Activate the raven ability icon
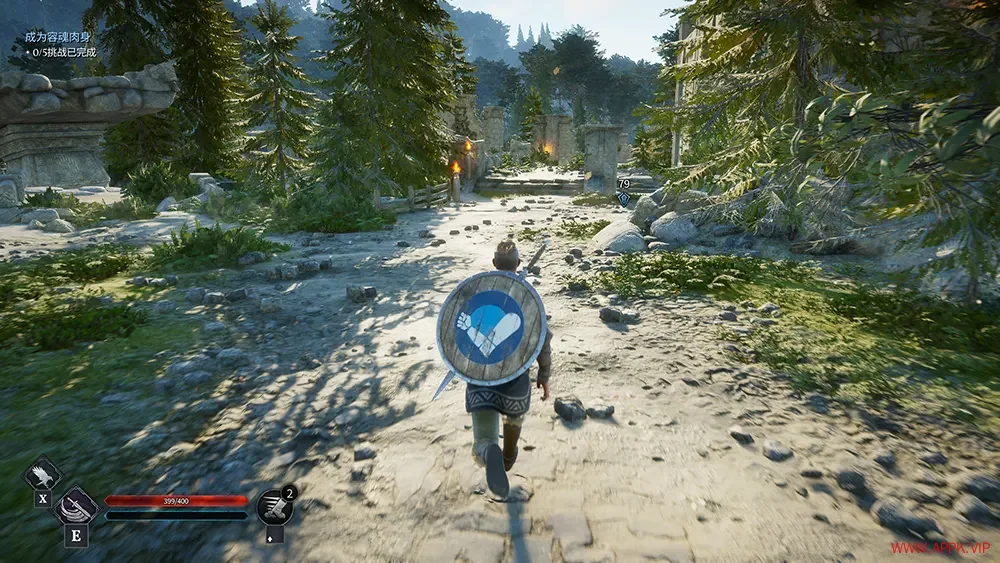 [42, 475]
